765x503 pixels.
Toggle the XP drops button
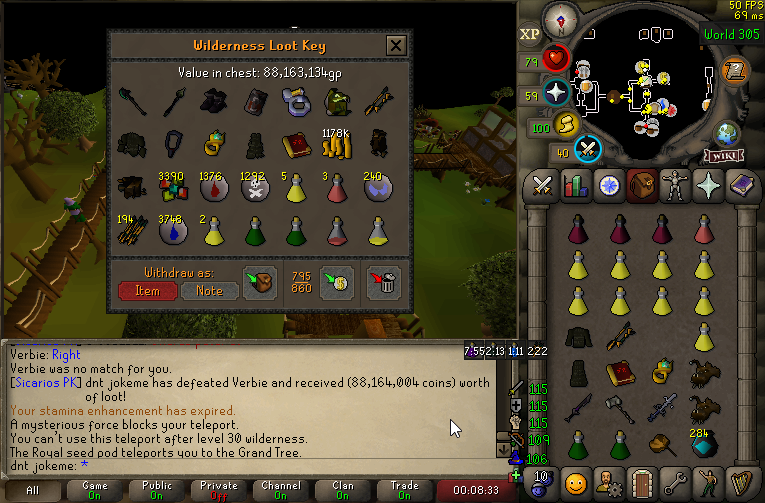tap(530, 34)
